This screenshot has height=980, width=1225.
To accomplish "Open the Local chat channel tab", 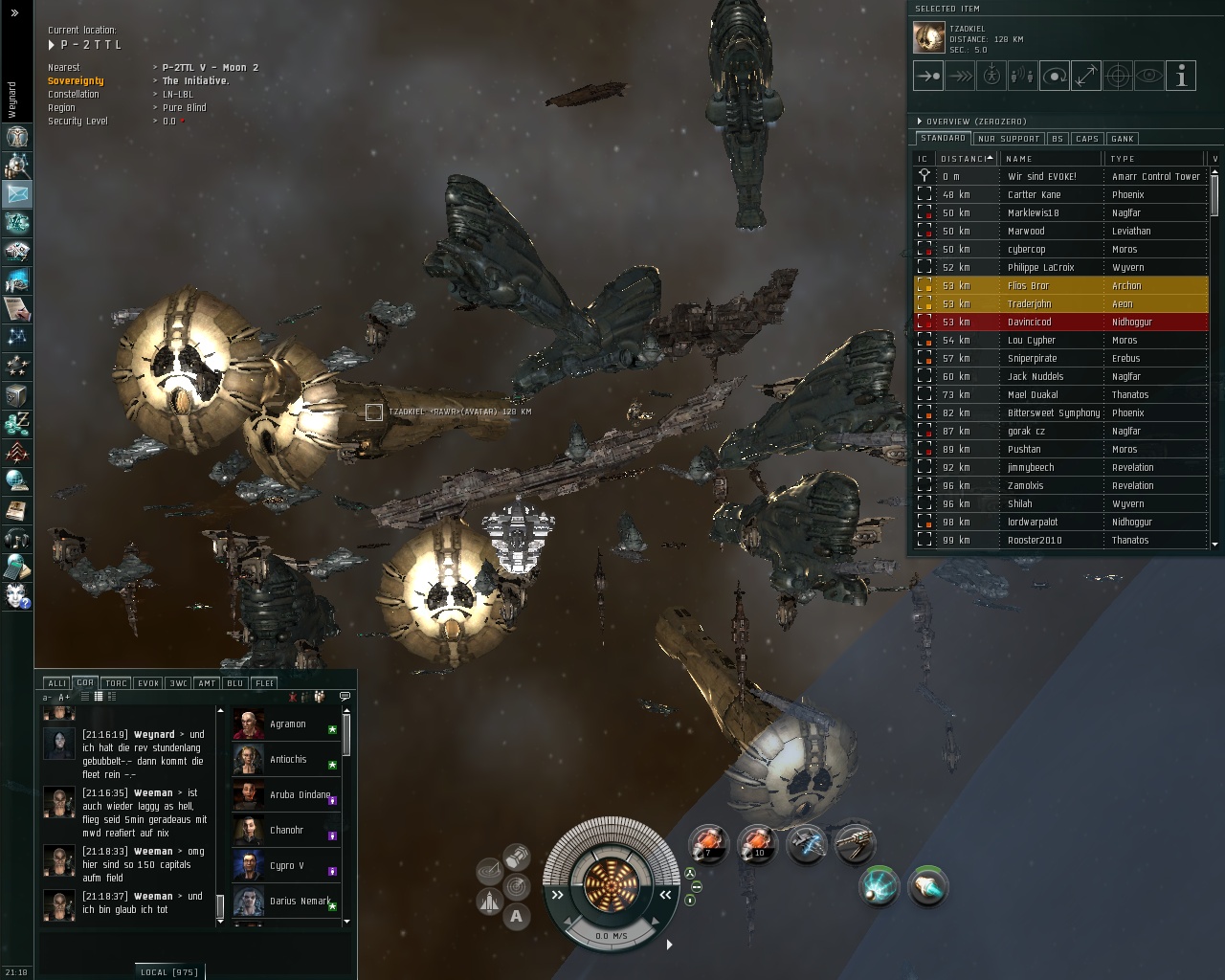I will [x=168, y=972].
